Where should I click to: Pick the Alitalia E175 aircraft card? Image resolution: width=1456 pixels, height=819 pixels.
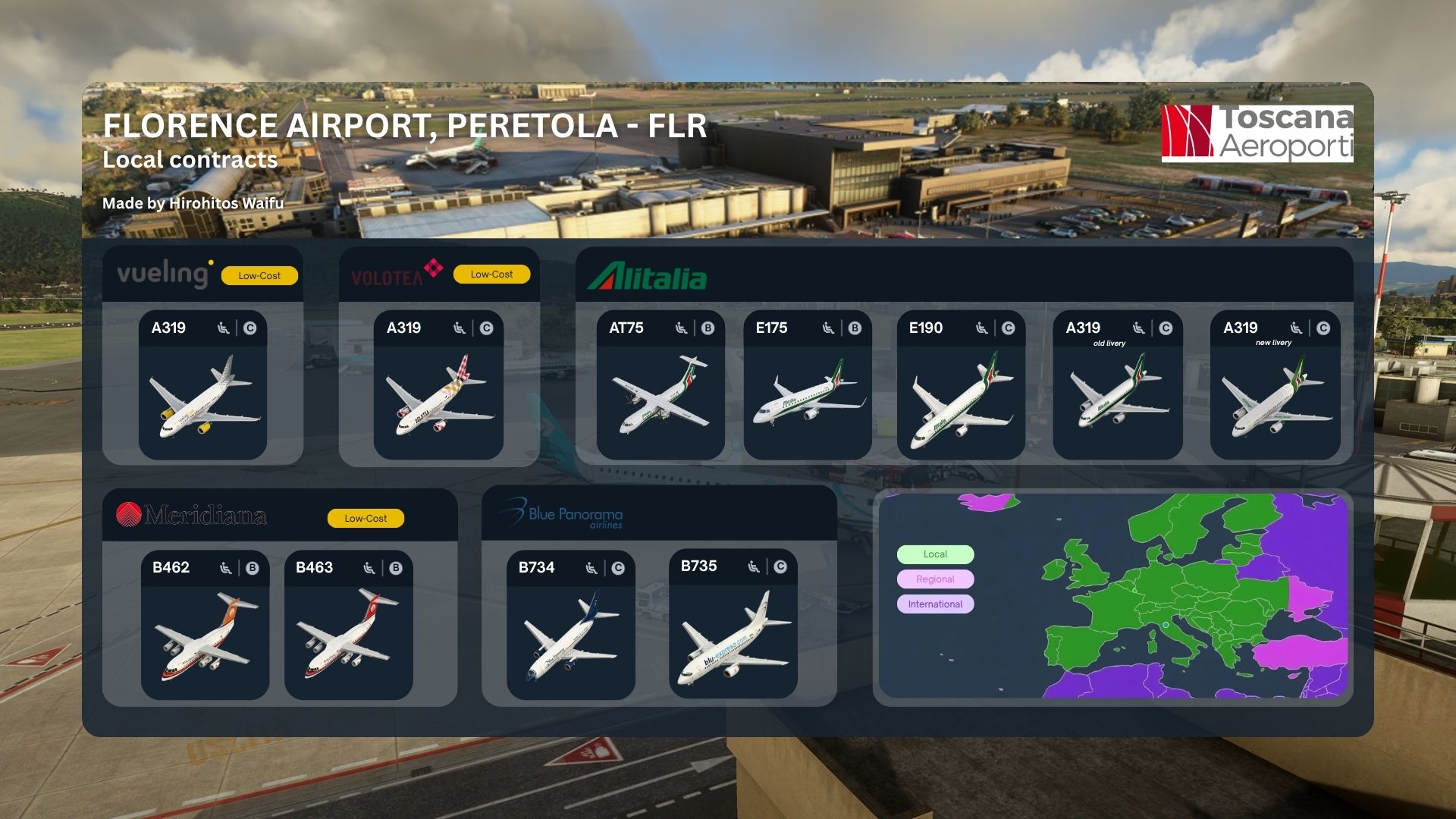807,385
